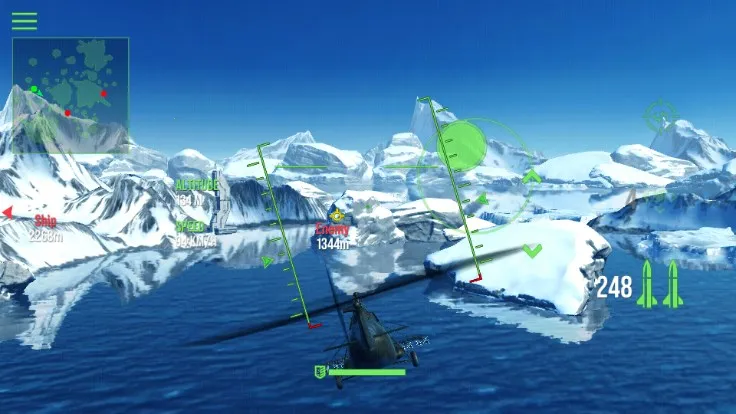
Task: Open the hamburger menu
Action: tap(24, 20)
